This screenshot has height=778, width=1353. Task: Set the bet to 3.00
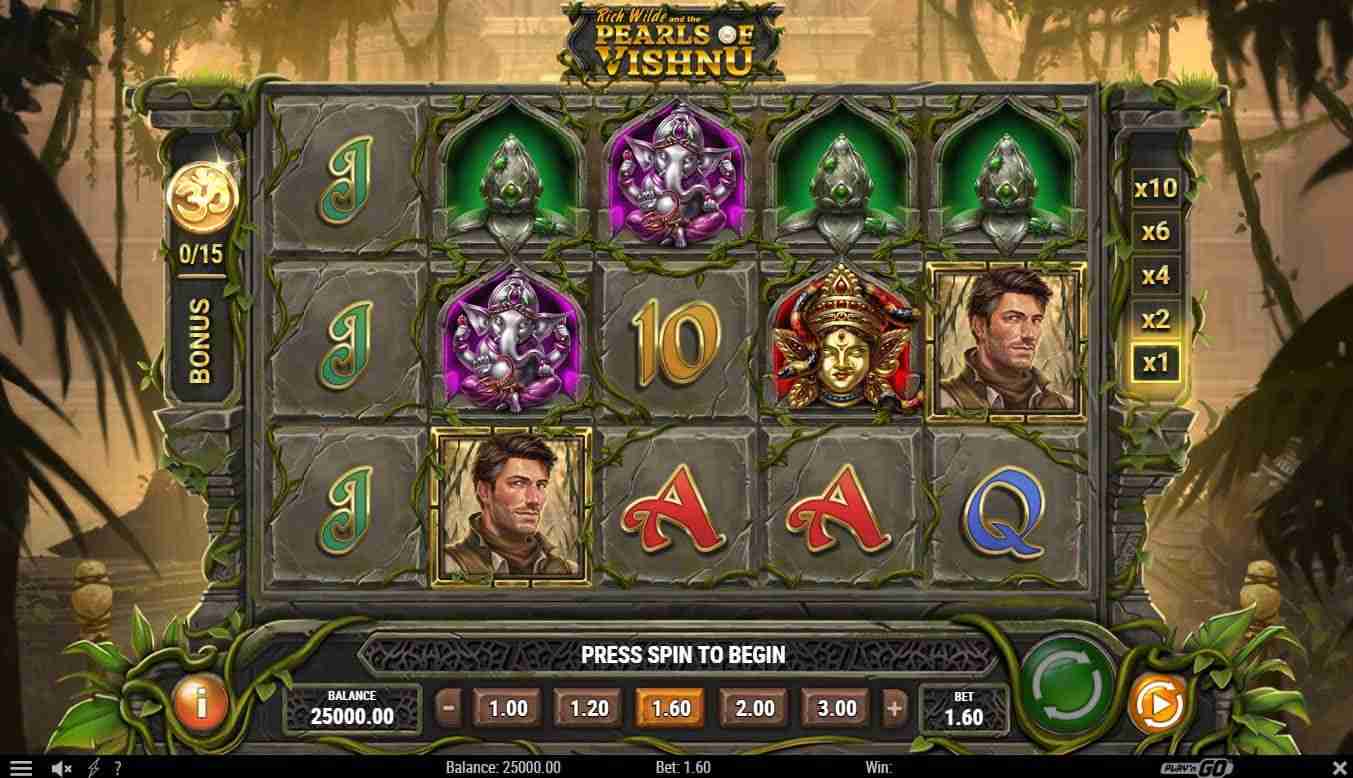point(837,709)
